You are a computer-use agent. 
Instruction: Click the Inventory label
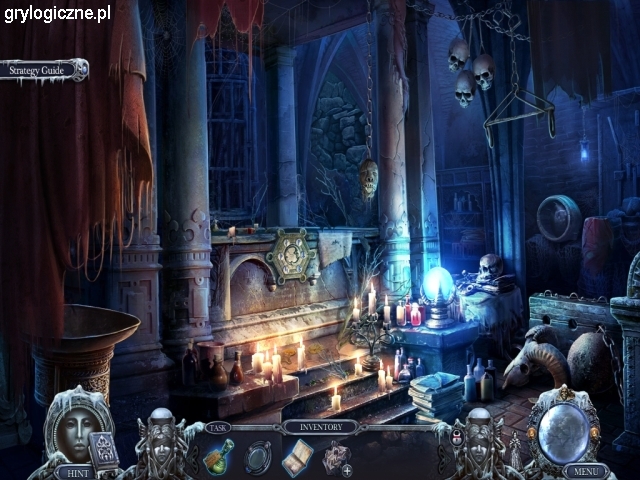click(x=320, y=427)
